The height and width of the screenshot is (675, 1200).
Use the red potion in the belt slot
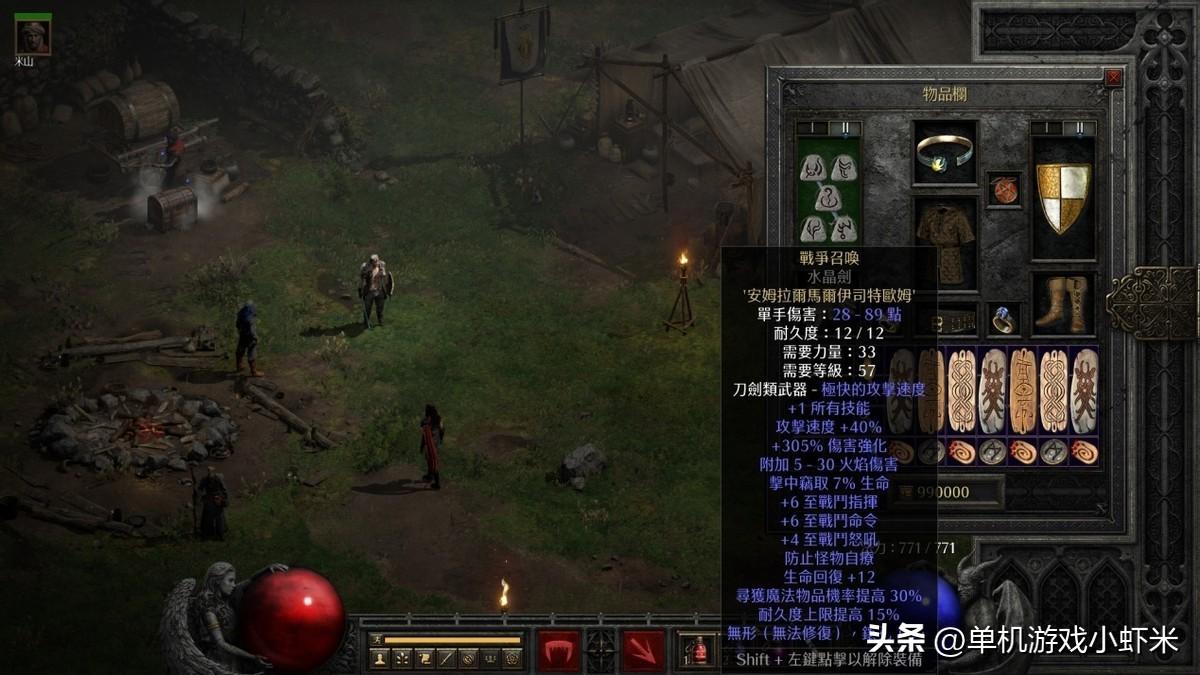(699, 651)
